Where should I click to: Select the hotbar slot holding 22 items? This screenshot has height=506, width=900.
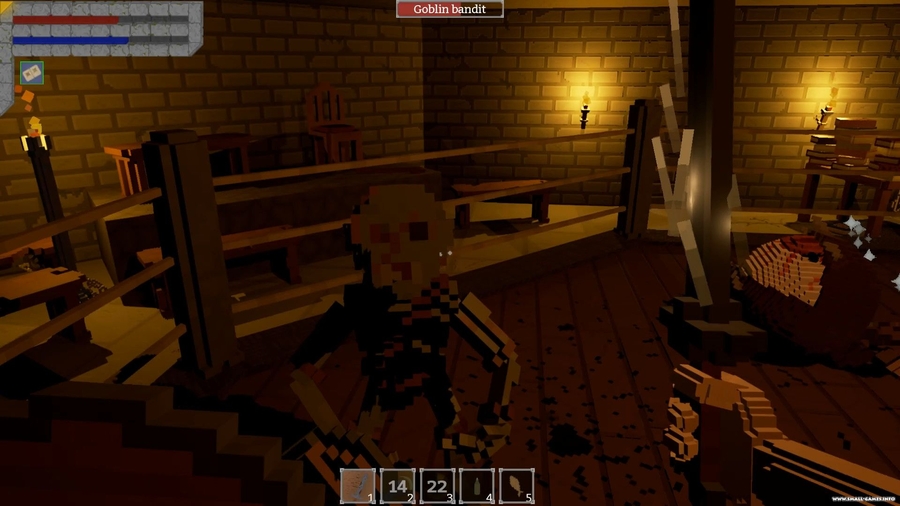437,486
